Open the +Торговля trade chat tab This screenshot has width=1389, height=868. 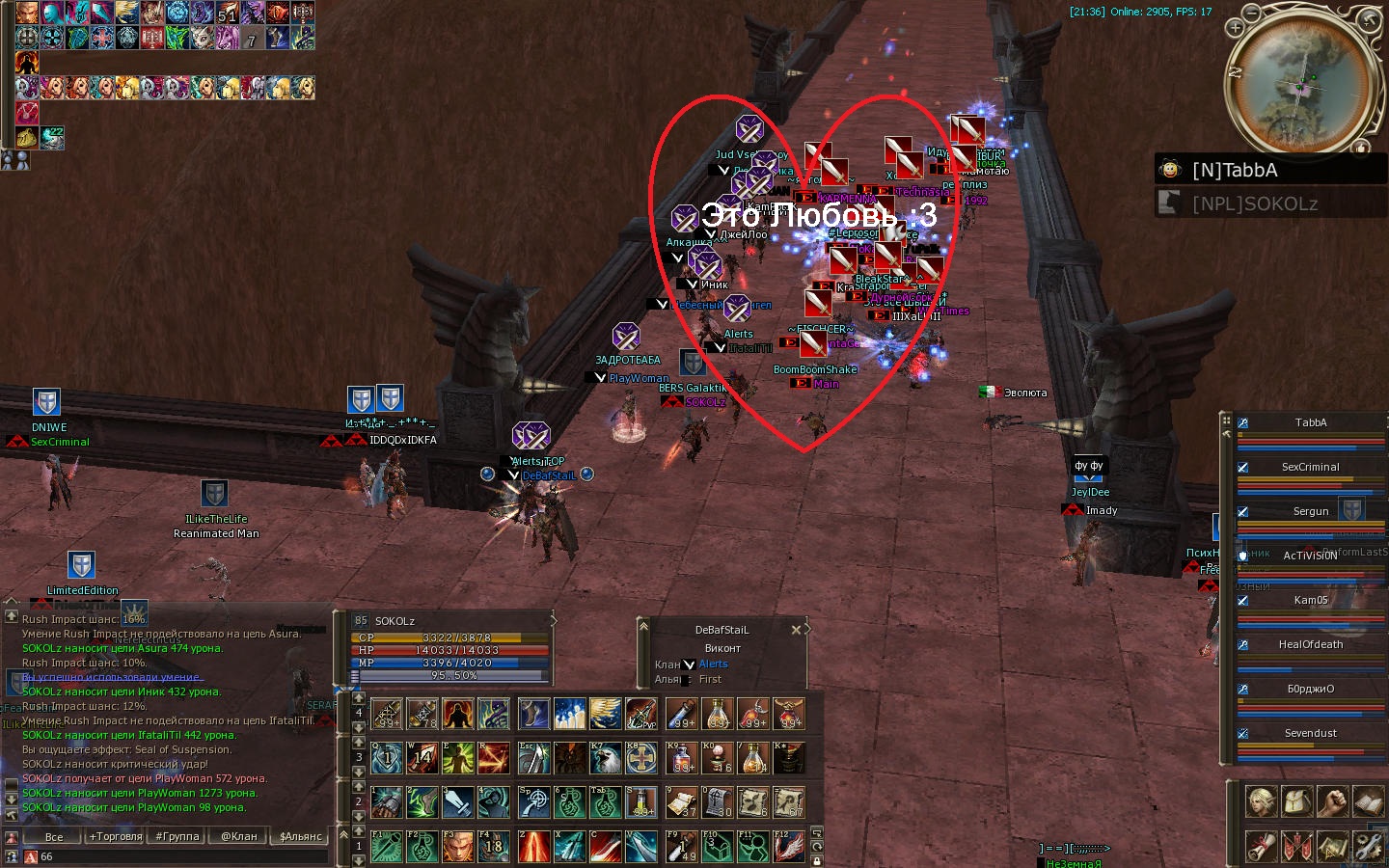(116, 836)
